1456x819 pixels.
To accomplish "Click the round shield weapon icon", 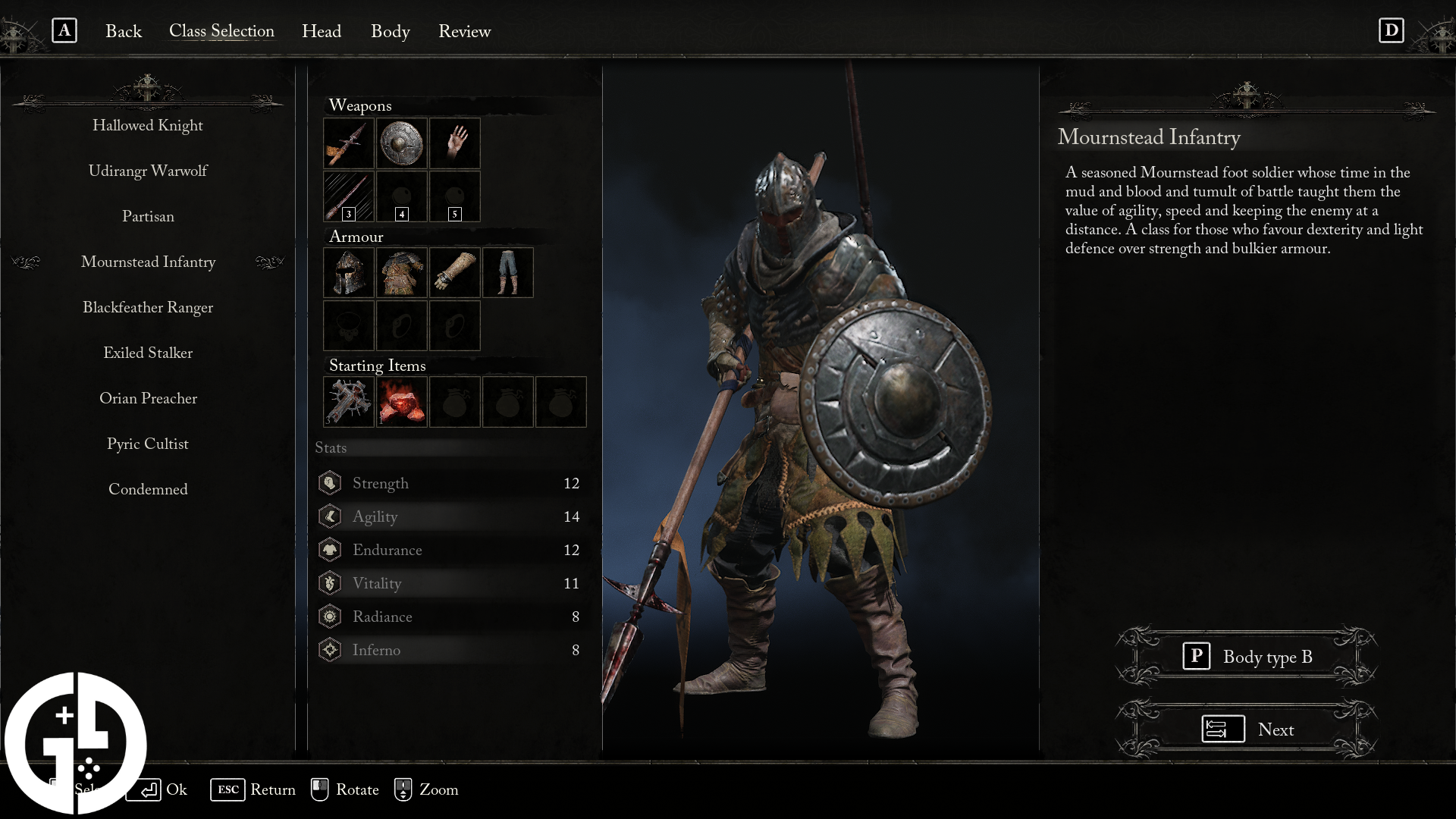I will click(401, 143).
